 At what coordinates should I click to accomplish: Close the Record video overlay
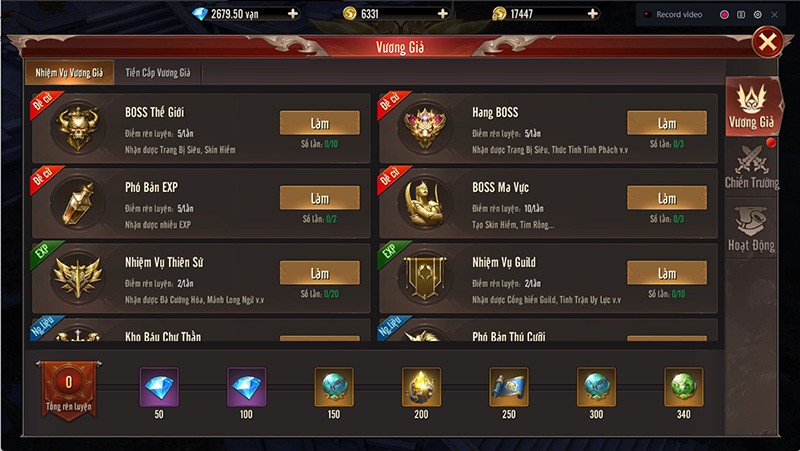click(x=773, y=15)
